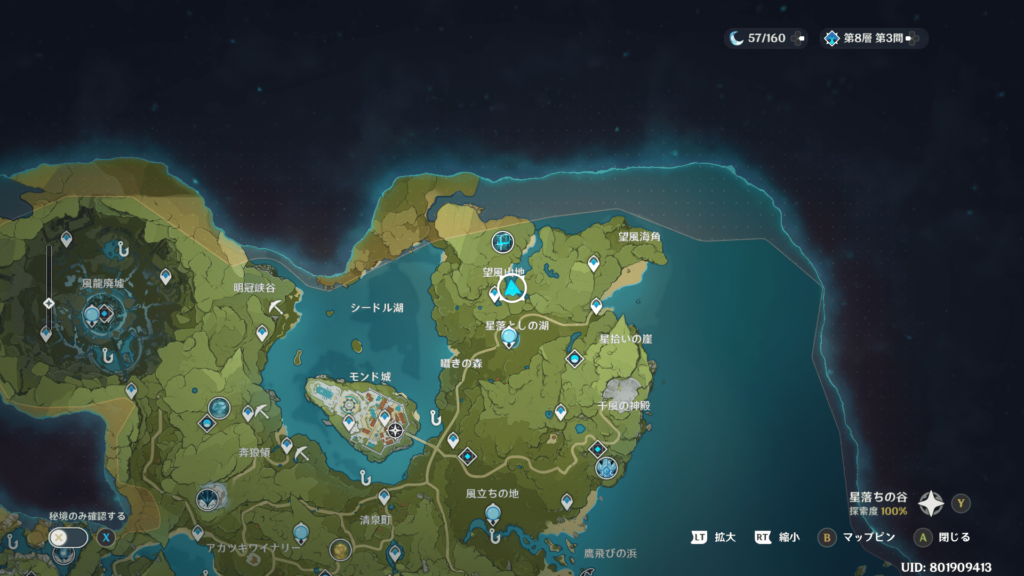1024x576 pixels.
Task: Select the fishing hook marker above 風龍廃墟
Action: 122,246
